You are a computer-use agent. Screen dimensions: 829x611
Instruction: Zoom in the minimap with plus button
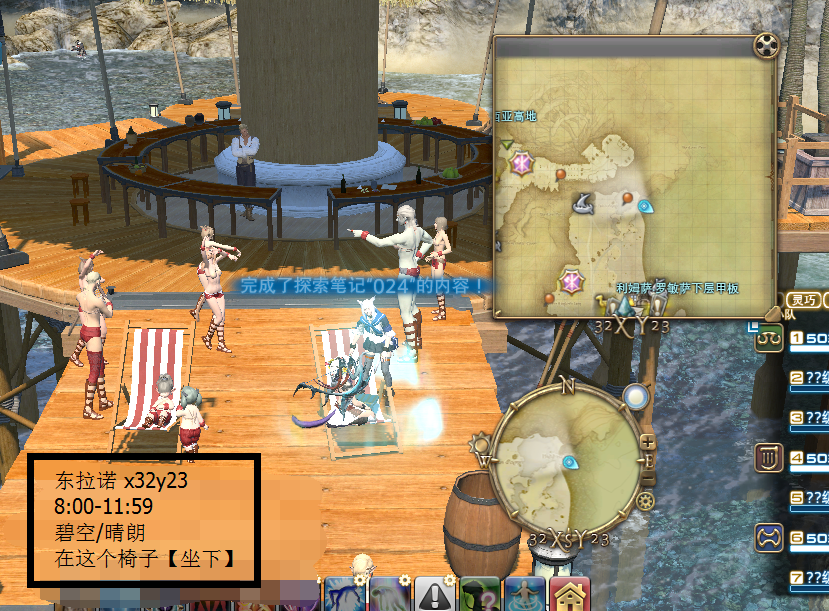(647, 442)
